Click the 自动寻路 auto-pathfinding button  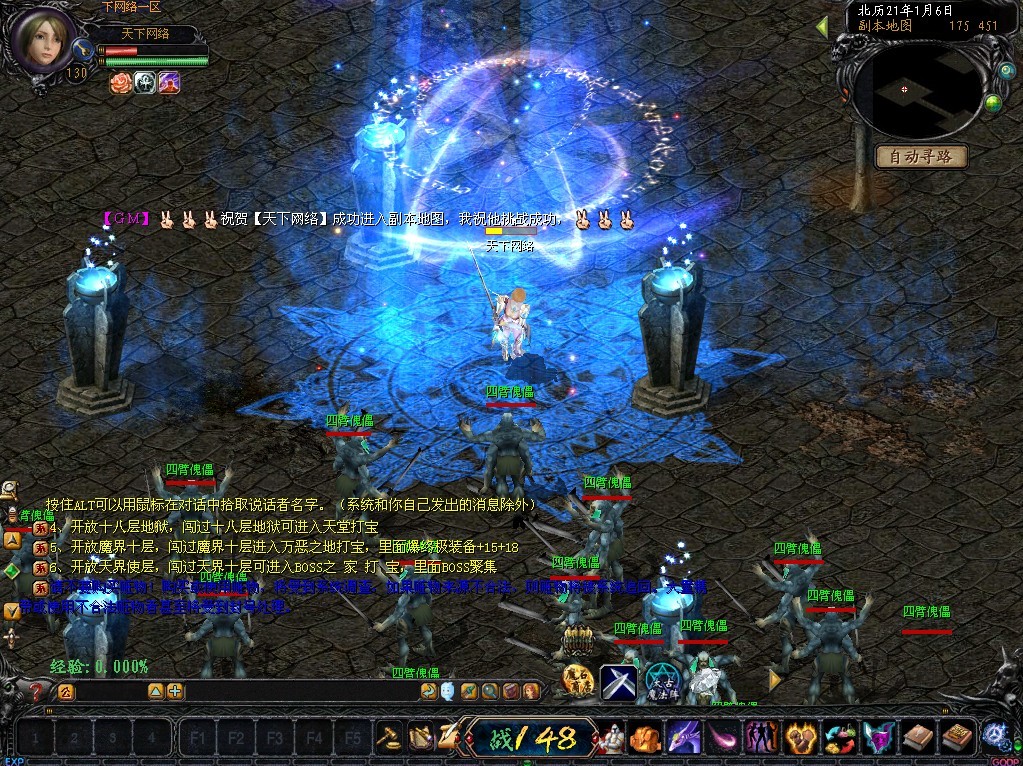point(921,157)
